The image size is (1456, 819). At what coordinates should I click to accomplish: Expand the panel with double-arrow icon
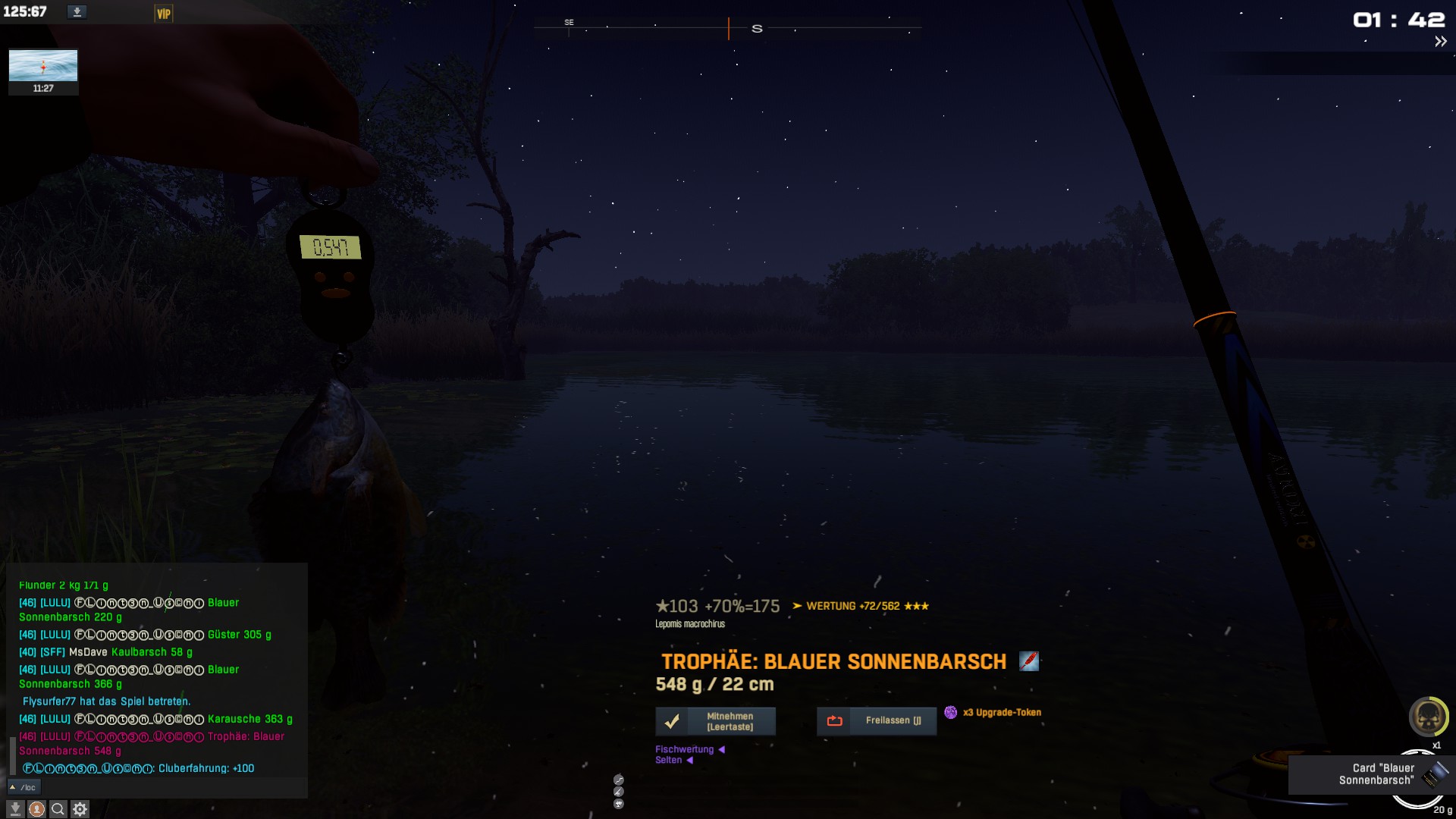1440,42
